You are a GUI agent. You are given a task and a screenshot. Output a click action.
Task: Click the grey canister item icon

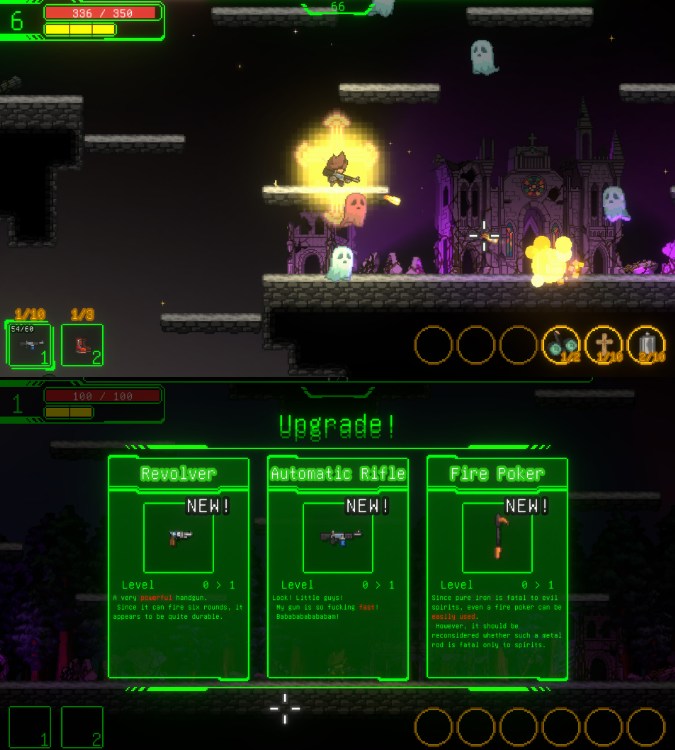tap(647, 345)
